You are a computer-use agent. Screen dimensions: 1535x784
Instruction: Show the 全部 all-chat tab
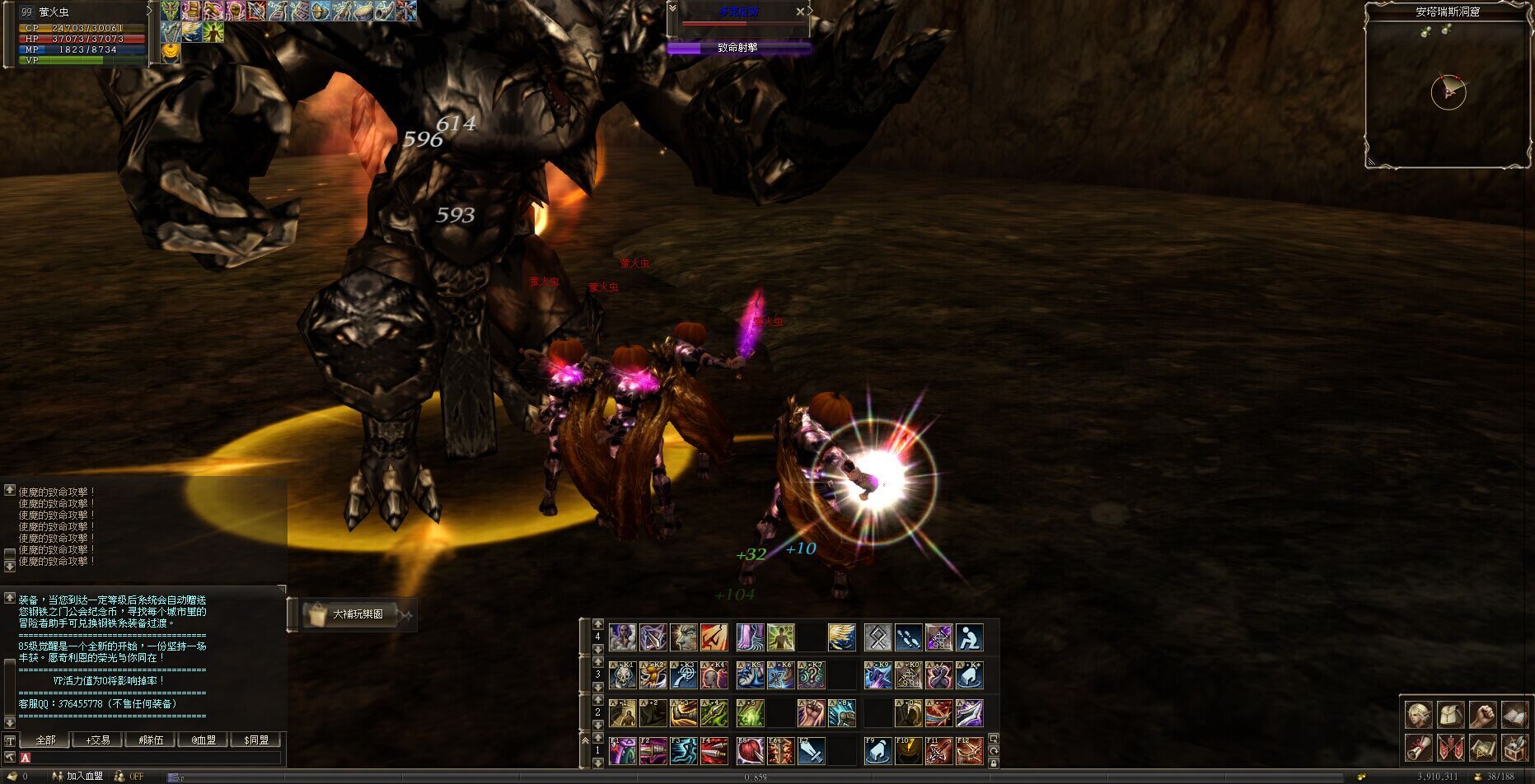coord(45,740)
